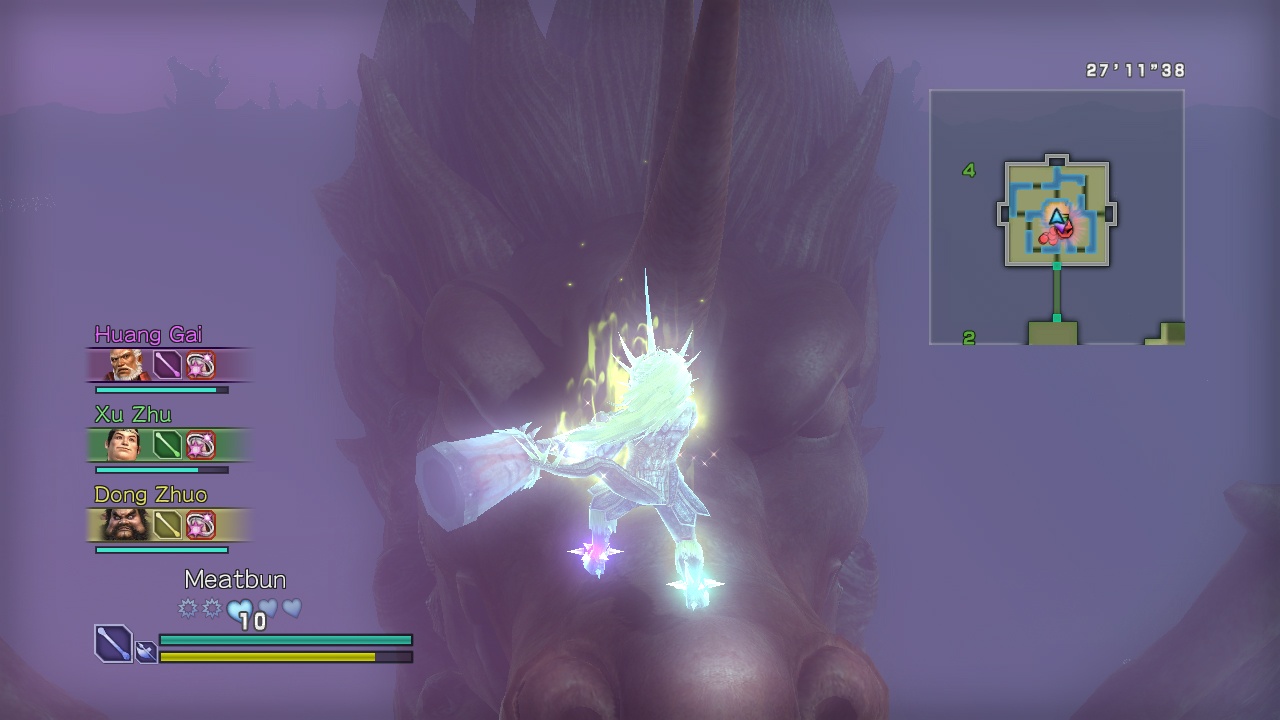Click Huang Gai's ring item icon
The height and width of the screenshot is (720, 1280).
click(200, 365)
